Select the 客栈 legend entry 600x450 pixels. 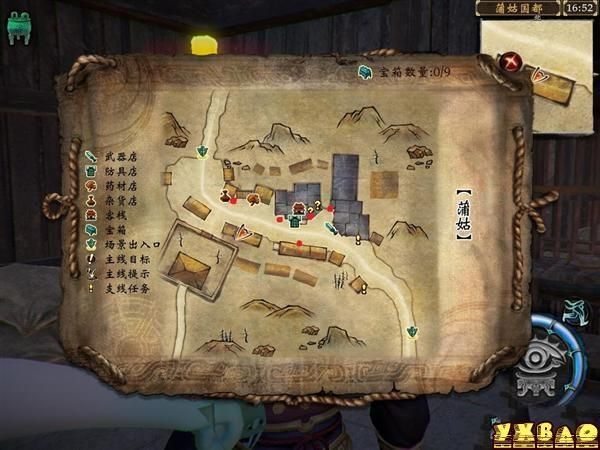(x=113, y=215)
